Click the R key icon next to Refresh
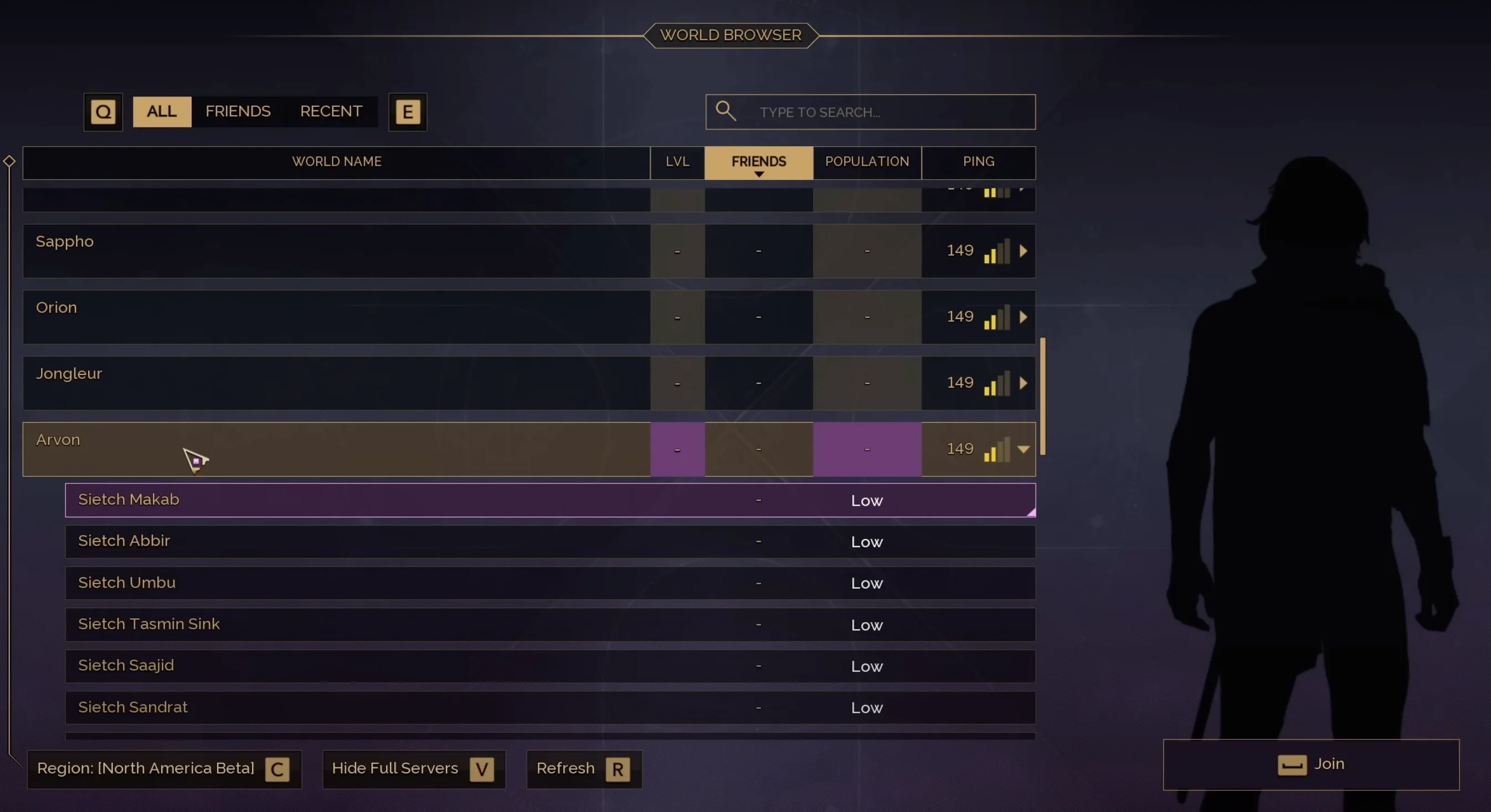Image resolution: width=1491 pixels, height=812 pixels. click(618, 769)
